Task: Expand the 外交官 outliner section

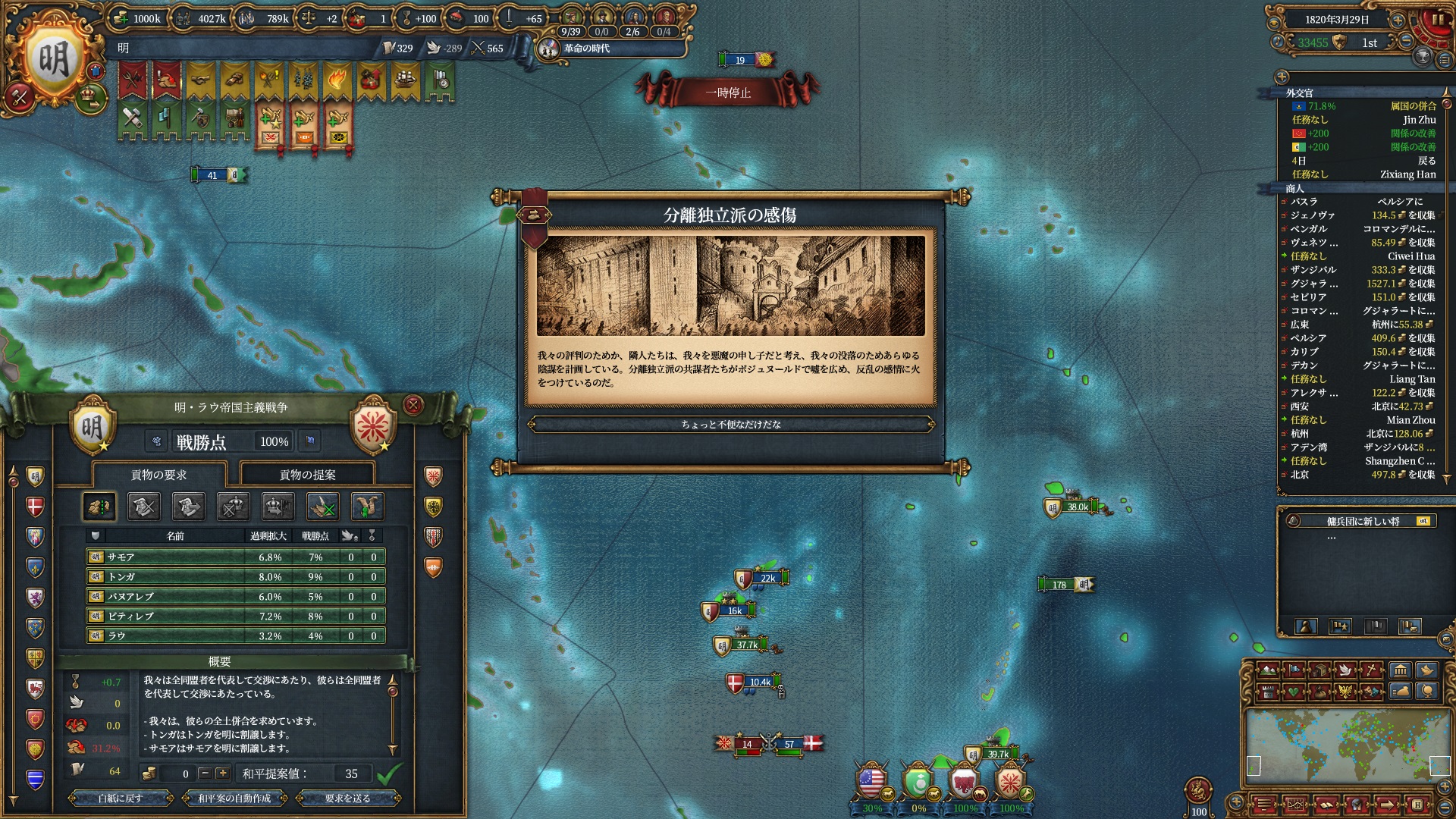Action: point(1298,93)
